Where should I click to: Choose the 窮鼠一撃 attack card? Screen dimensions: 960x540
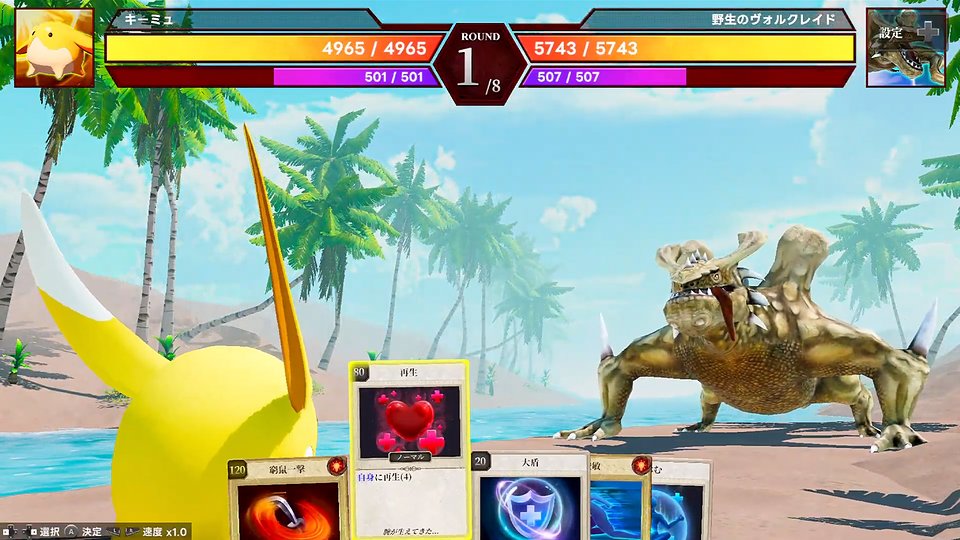[288, 502]
